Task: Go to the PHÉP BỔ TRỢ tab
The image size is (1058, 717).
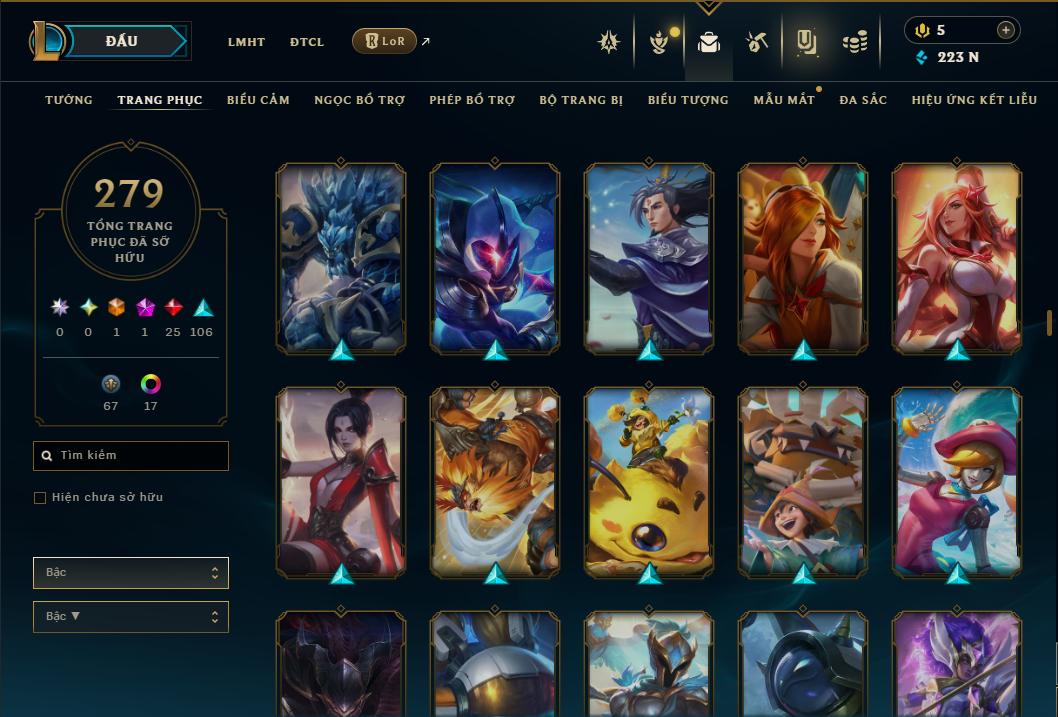Action: 472,100
